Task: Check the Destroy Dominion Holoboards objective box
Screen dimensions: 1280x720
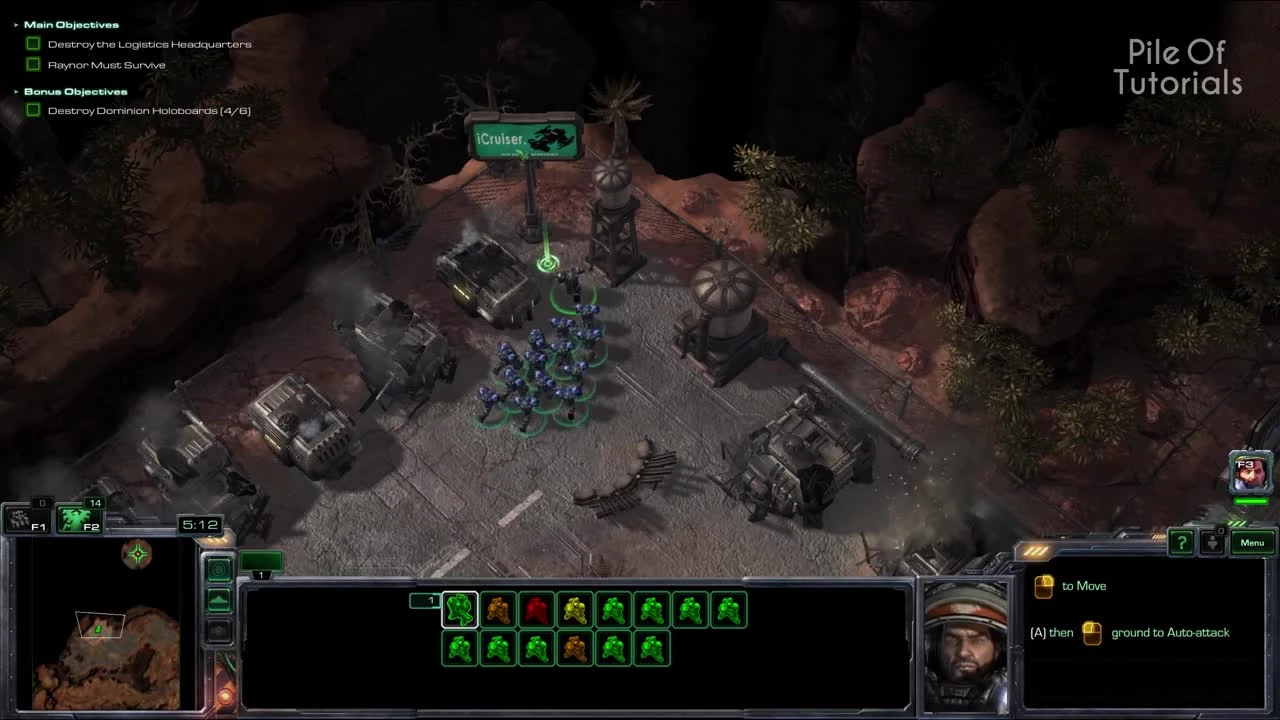Action: click(x=33, y=110)
